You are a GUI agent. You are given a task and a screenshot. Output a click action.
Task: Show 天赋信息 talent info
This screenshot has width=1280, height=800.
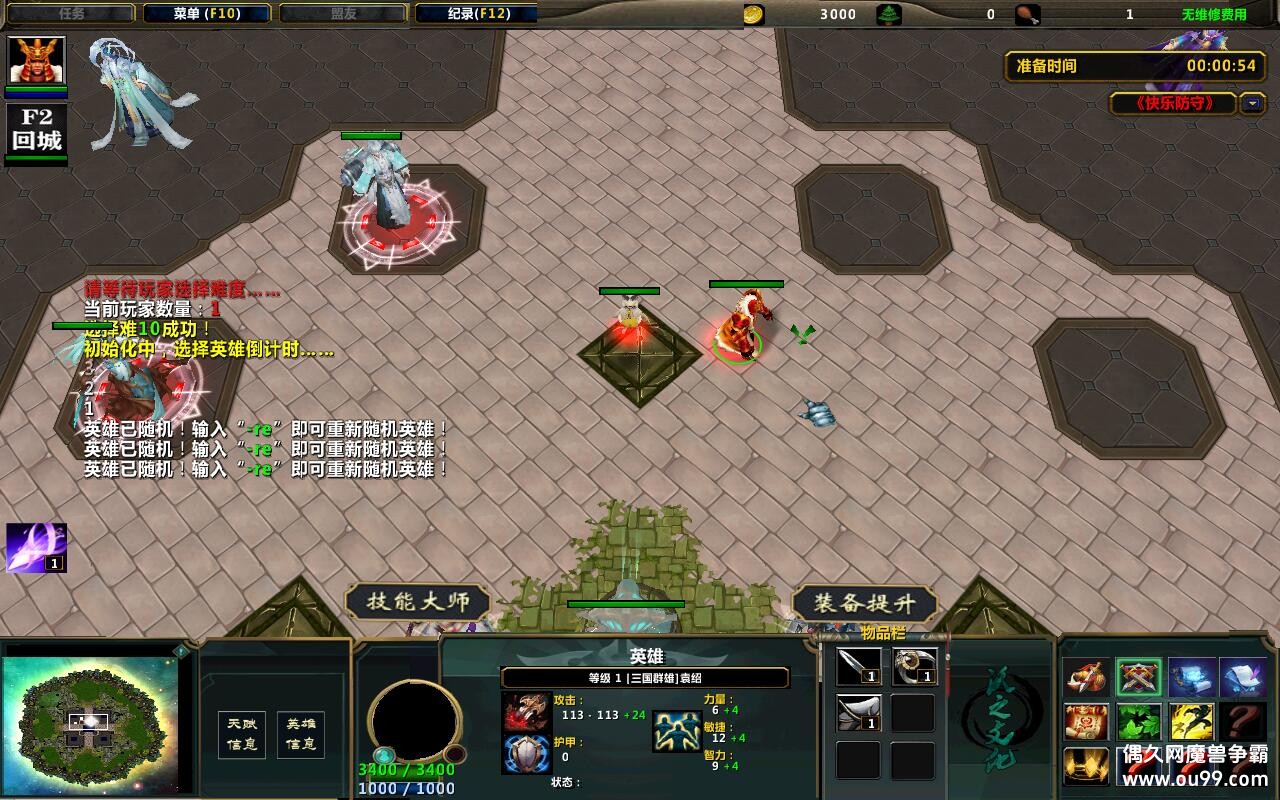(241, 734)
